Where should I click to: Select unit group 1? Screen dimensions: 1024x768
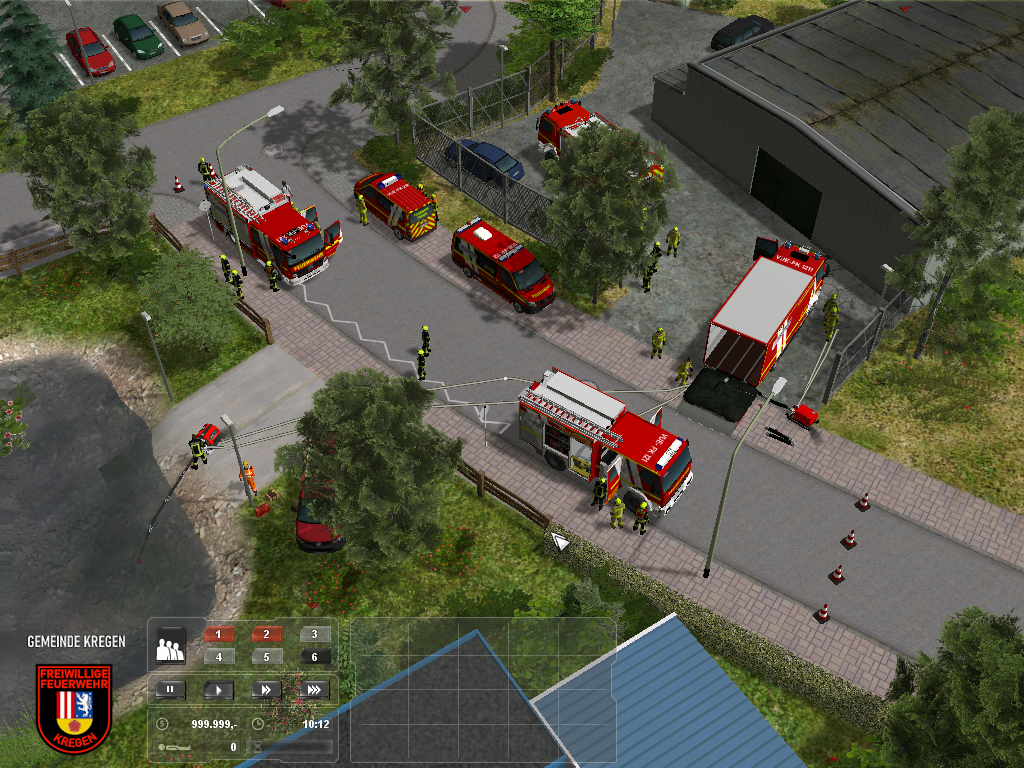point(219,634)
